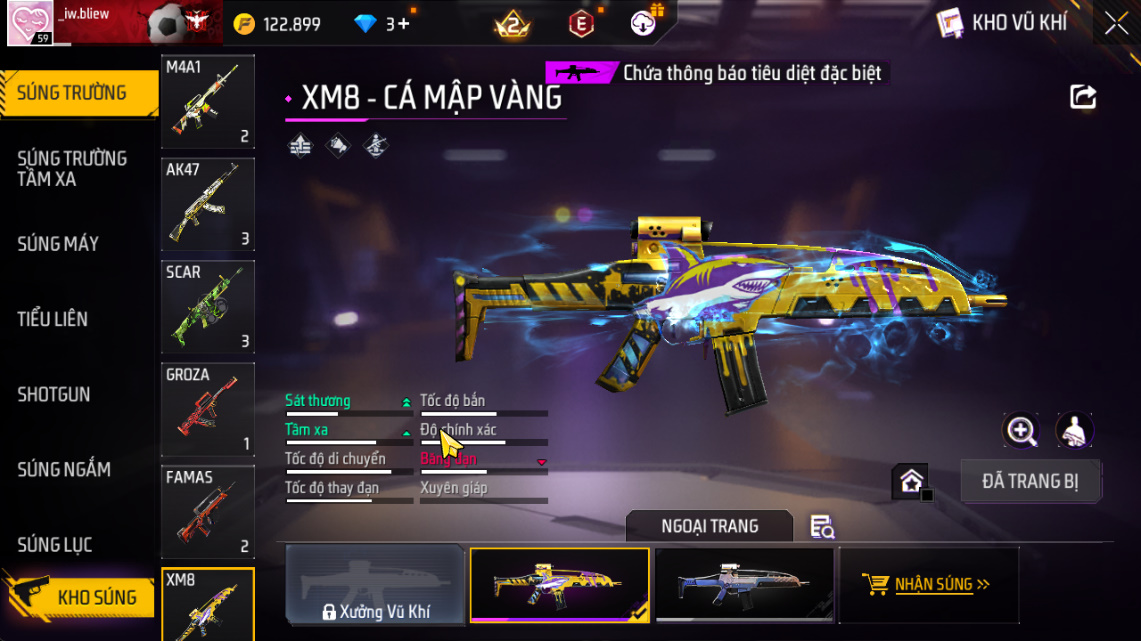Click the Đã Trang Bị equipped button
This screenshot has height=641, width=1141.
[1030, 481]
